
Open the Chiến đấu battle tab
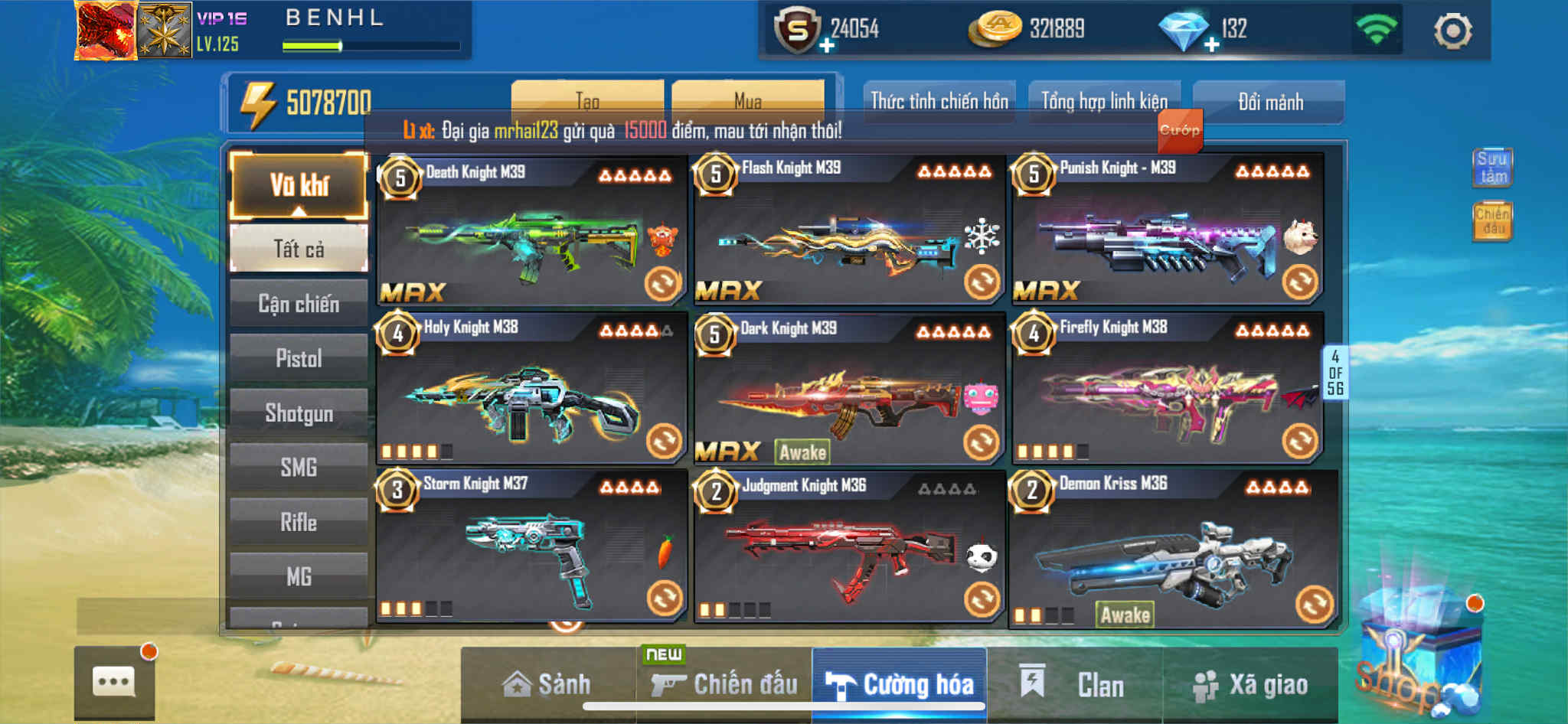point(724,683)
